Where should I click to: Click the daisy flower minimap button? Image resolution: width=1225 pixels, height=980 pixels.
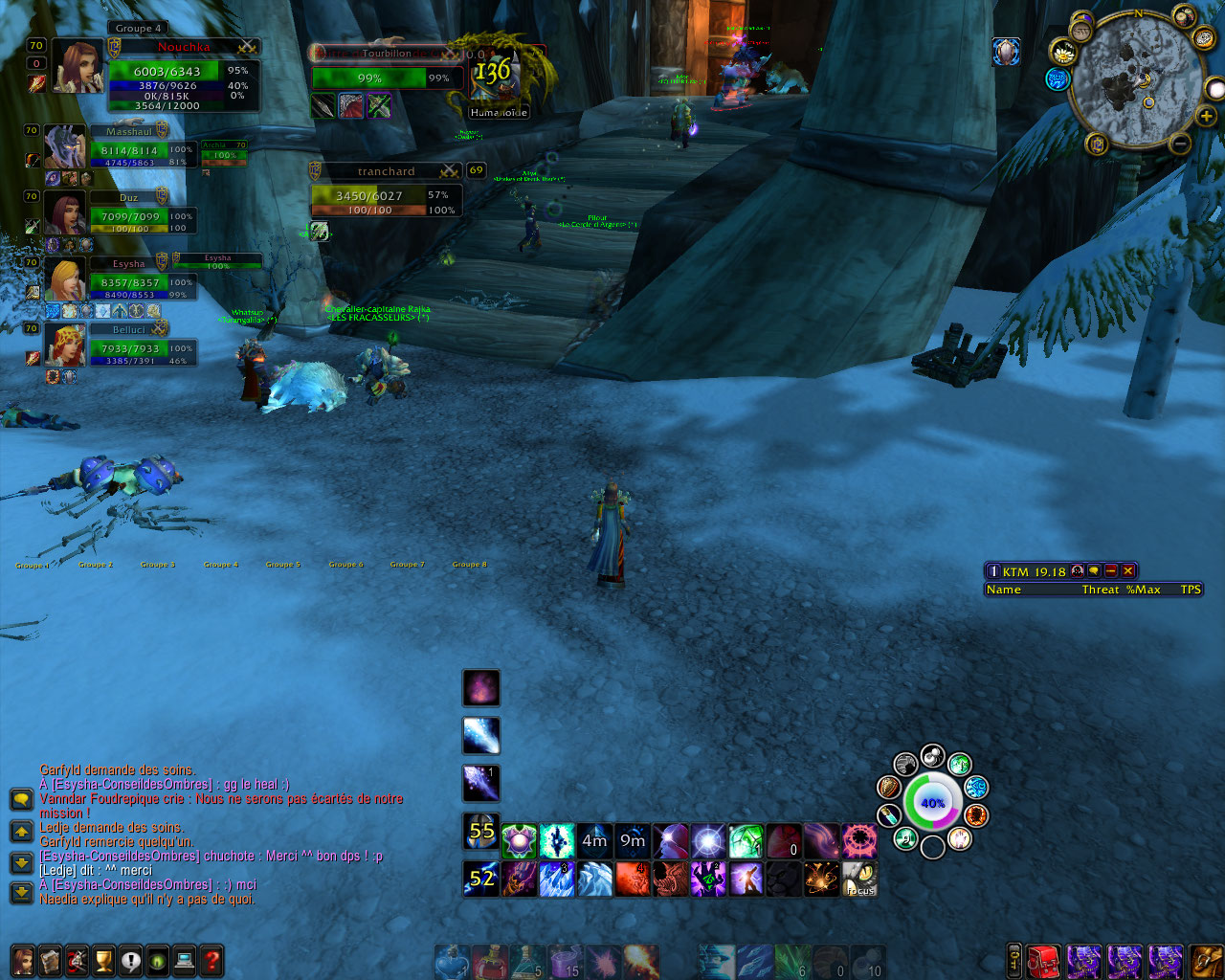coord(1064,53)
